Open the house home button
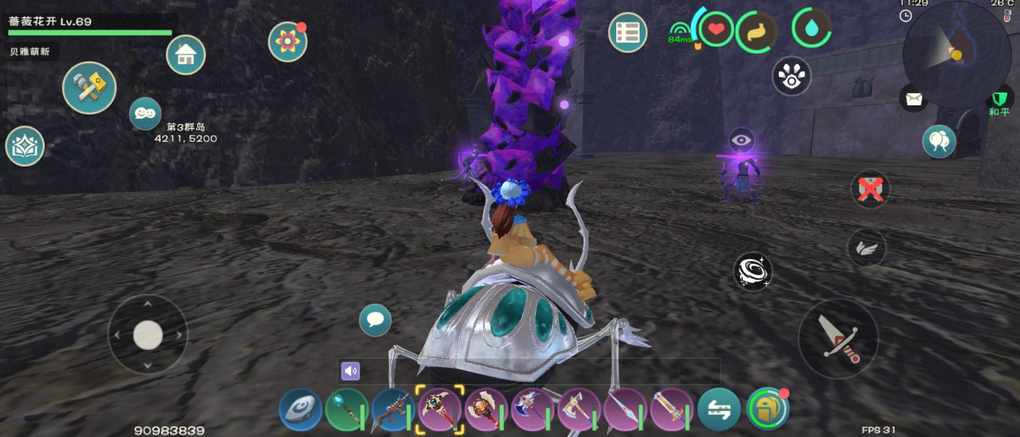 [185, 55]
